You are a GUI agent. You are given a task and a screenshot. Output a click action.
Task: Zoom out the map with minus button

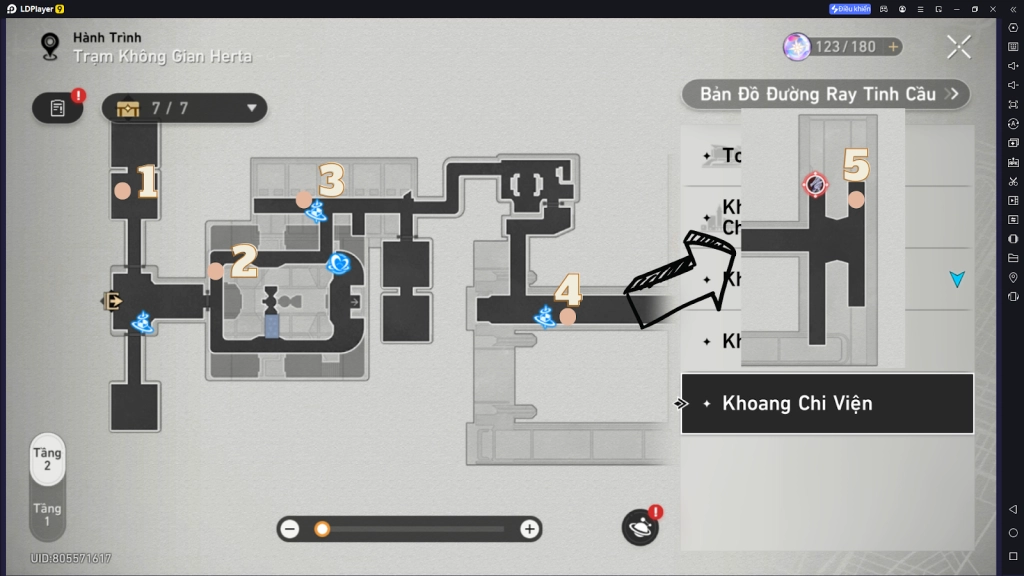[290, 529]
